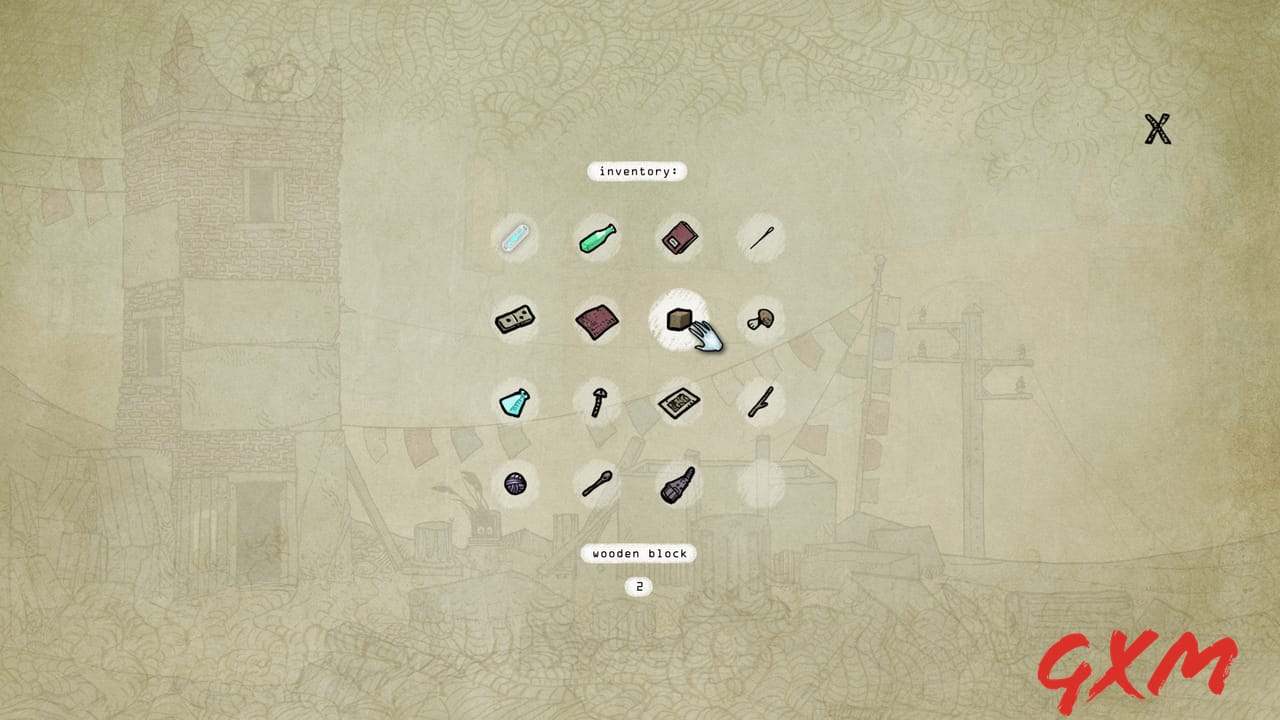
Task: Select the domino tiles item
Action: [516, 320]
